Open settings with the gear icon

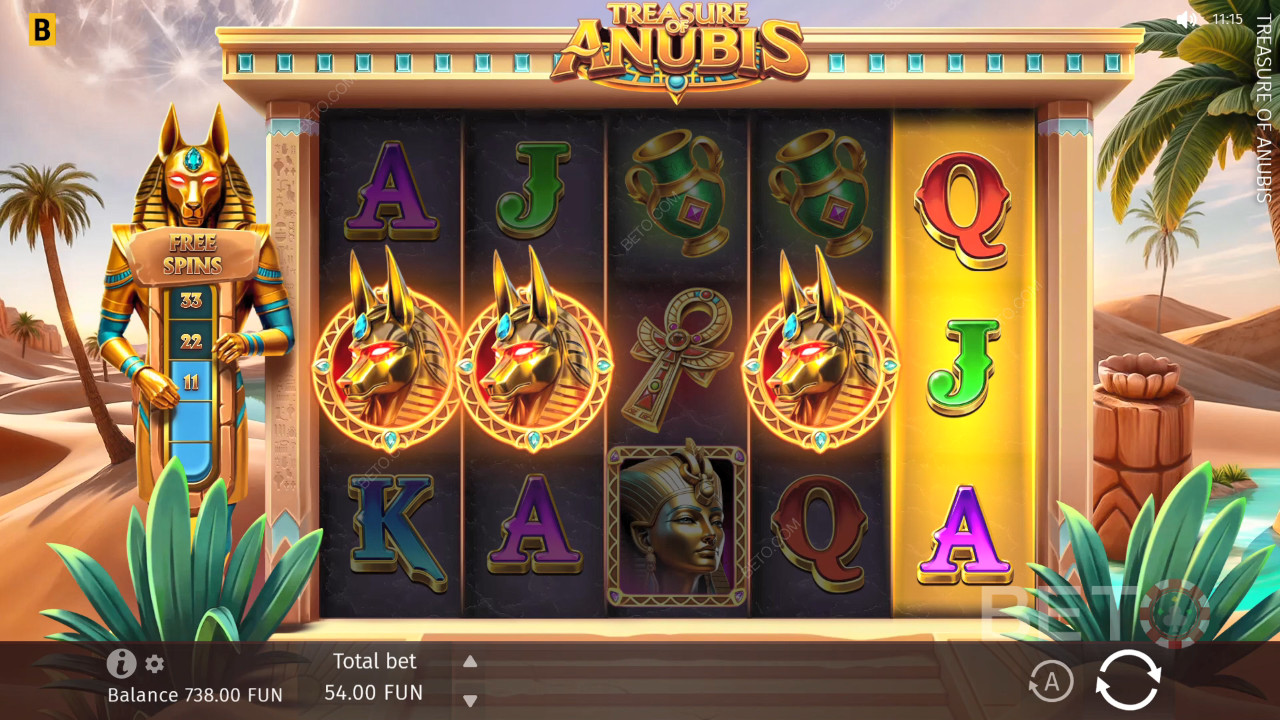click(154, 664)
